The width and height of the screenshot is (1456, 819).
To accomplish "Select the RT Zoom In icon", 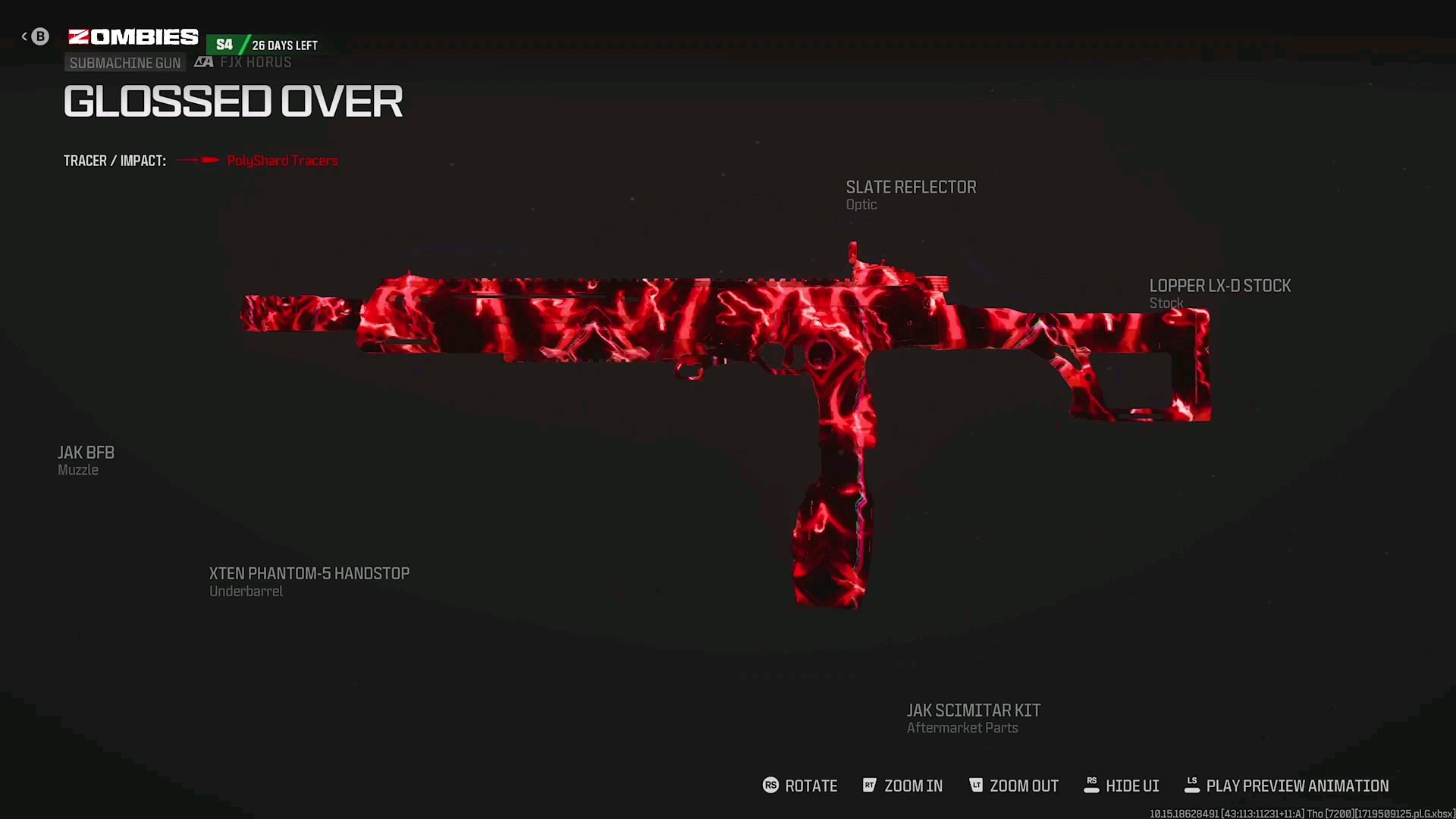I will click(x=870, y=786).
